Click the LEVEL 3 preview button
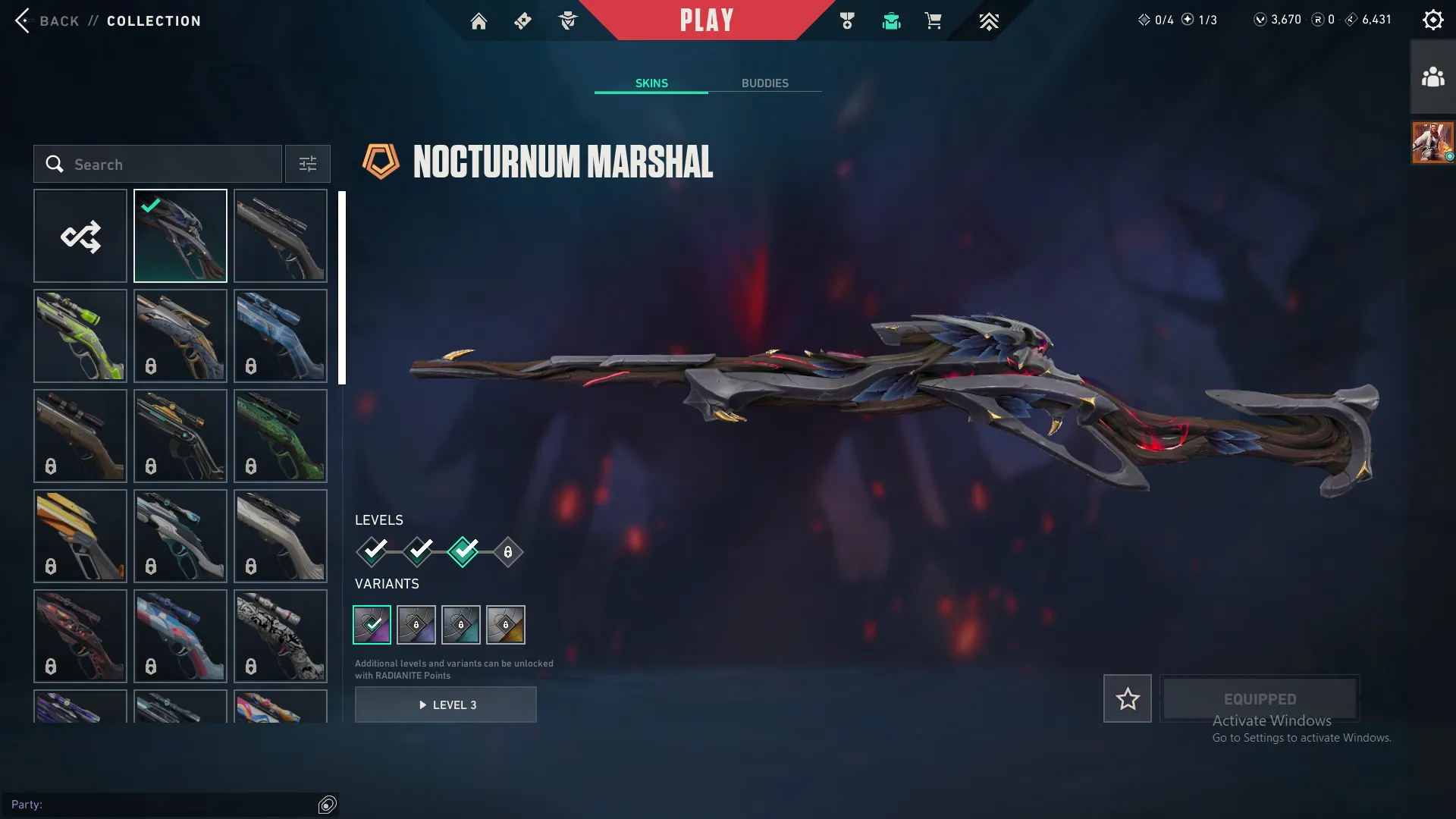This screenshot has height=819, width=1456. point(446,704)
